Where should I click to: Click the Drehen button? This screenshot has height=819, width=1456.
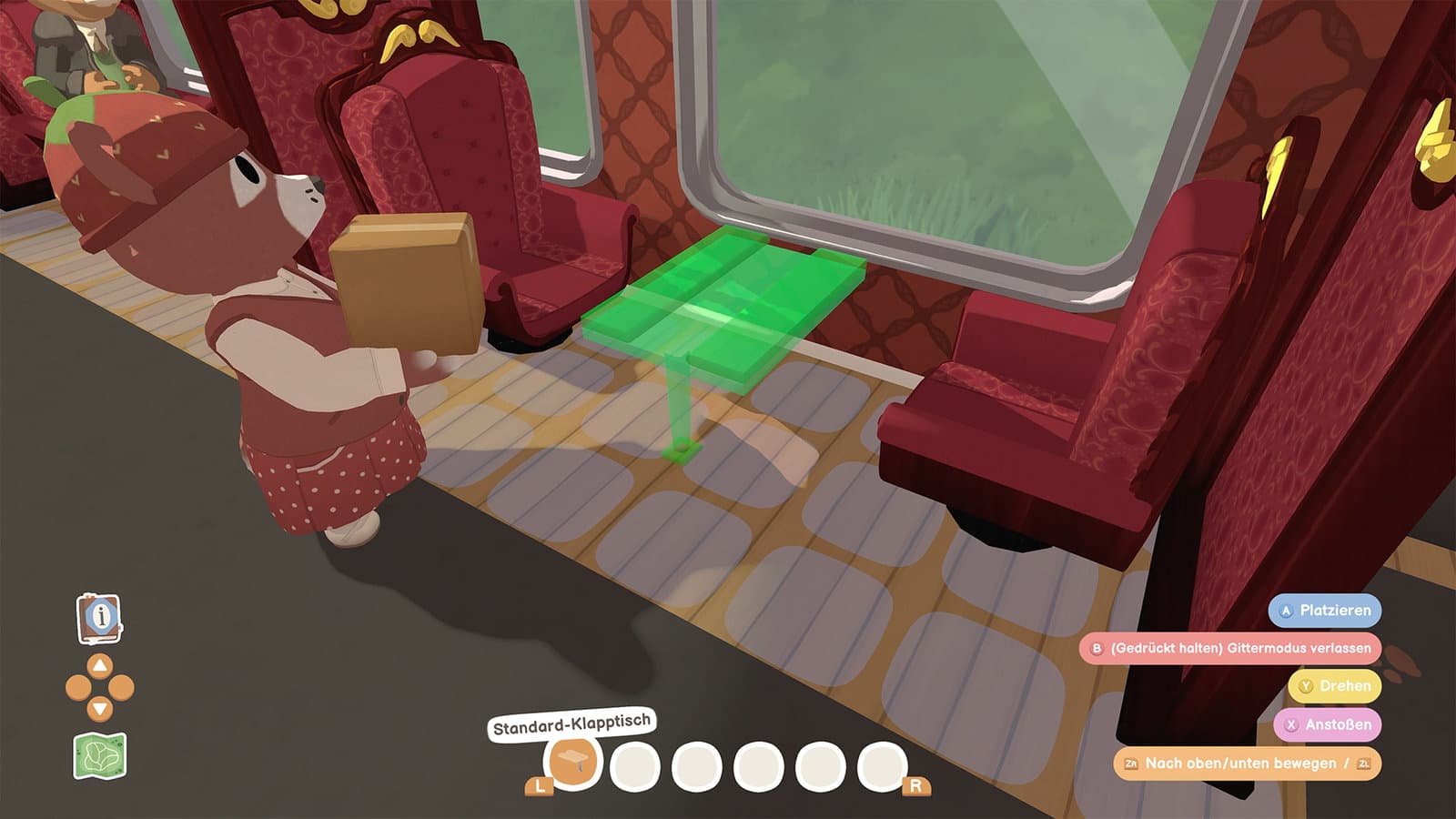[x=1334, y=686]
